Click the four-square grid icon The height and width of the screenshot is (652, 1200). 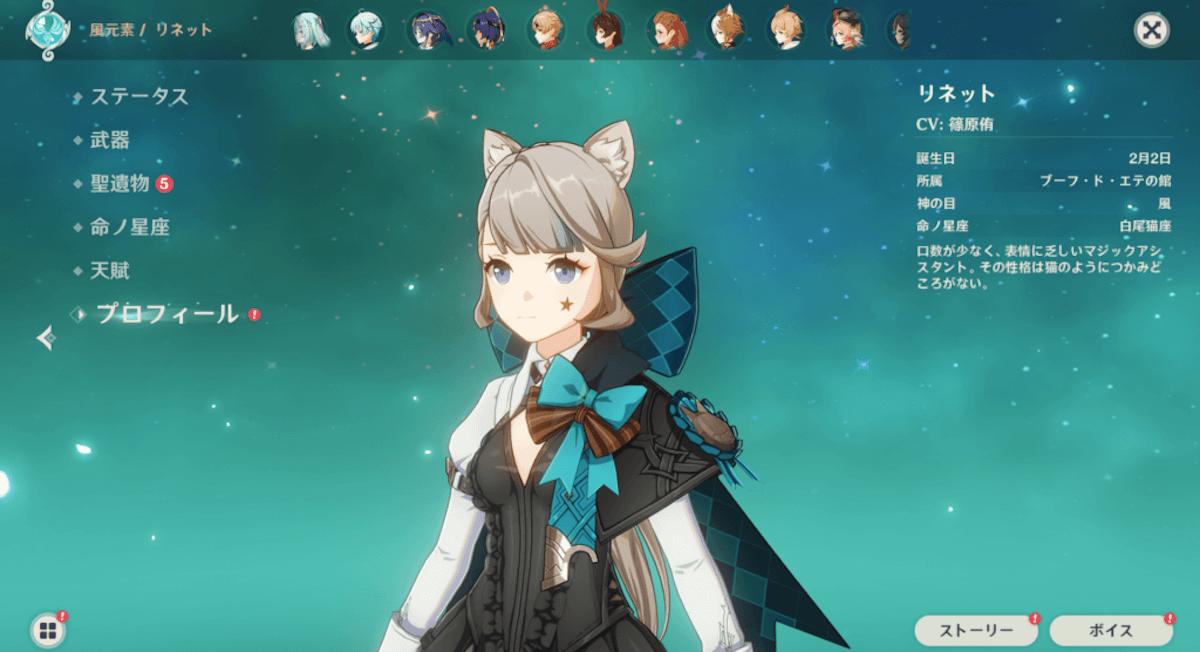46,630
